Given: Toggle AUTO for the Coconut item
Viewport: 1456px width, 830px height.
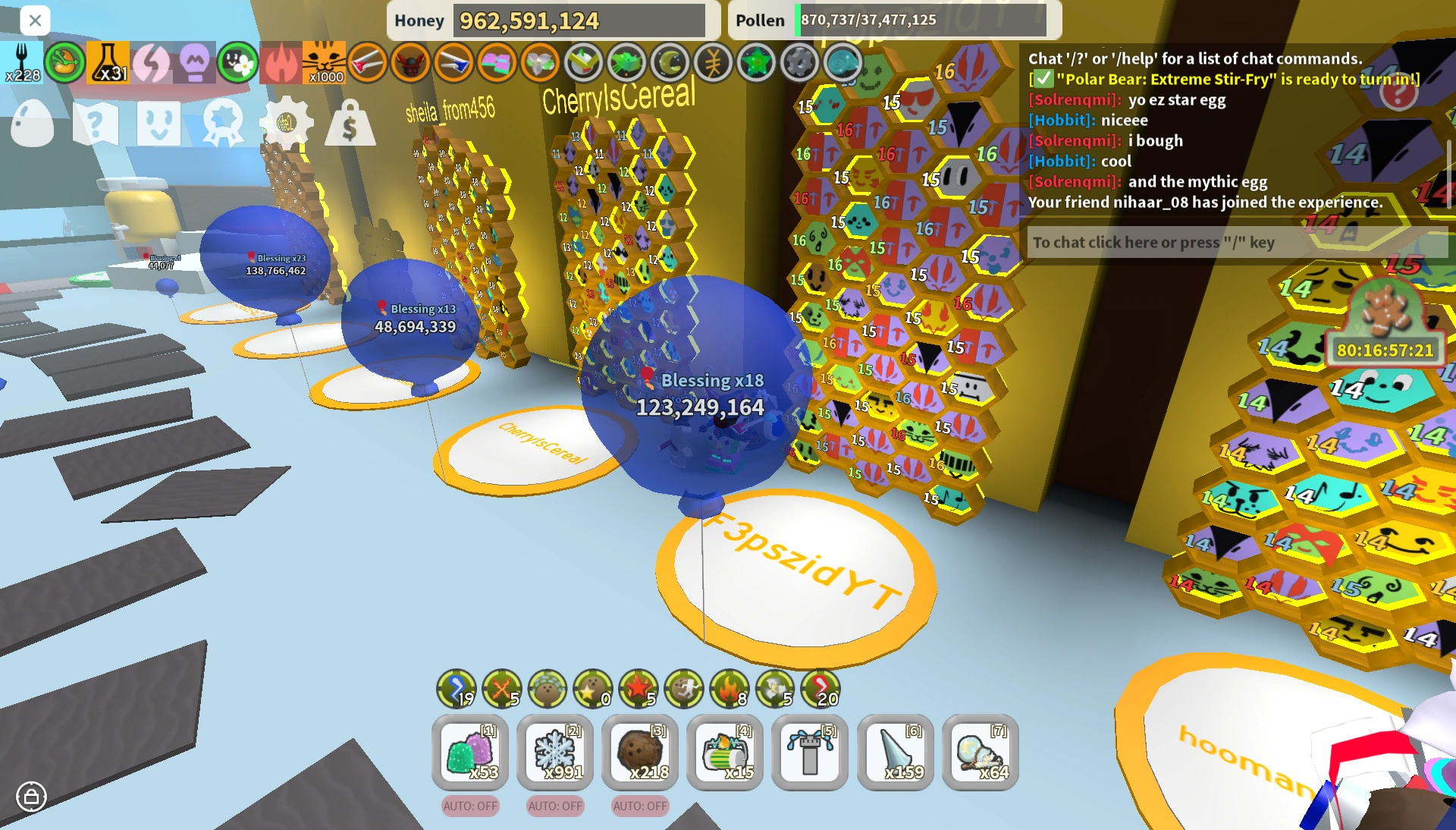Looking at the screenshot, I should click(x=639, y=806).
